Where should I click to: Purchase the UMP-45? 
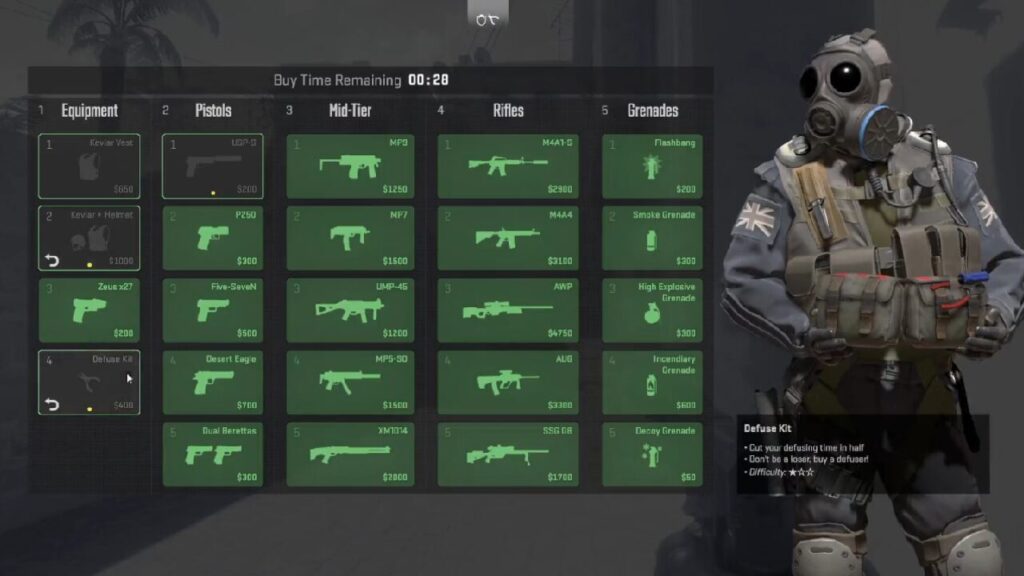[x=350, y=310]
